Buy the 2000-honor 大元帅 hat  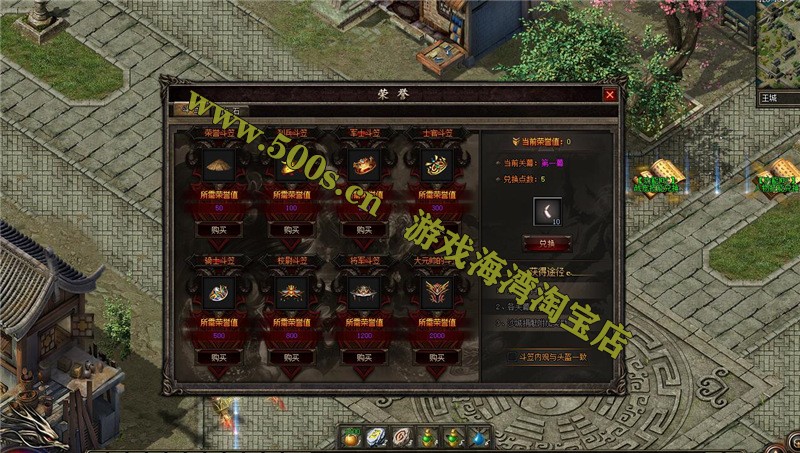coord(435,356)
